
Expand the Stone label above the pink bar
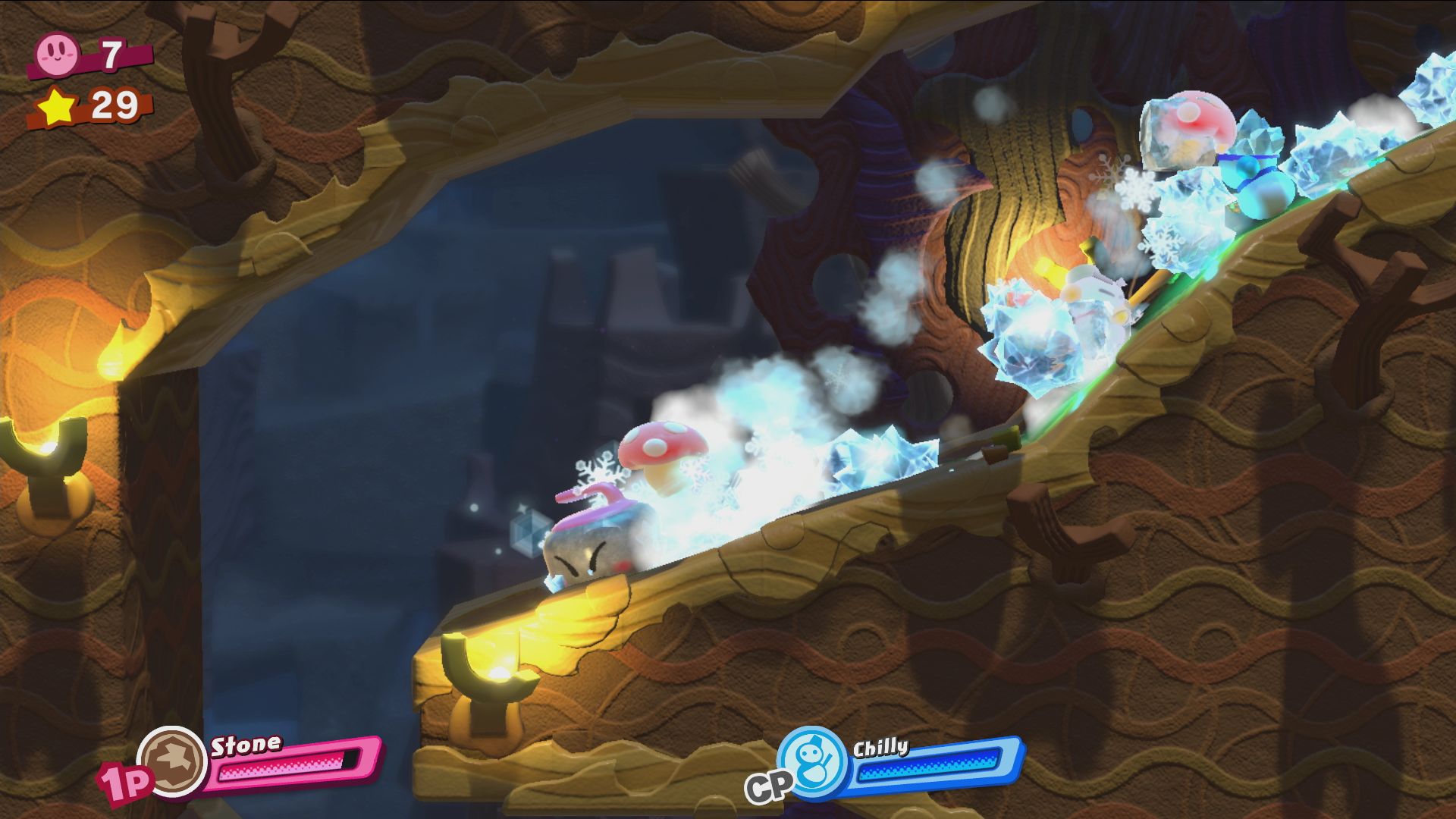tap(246, 745)
